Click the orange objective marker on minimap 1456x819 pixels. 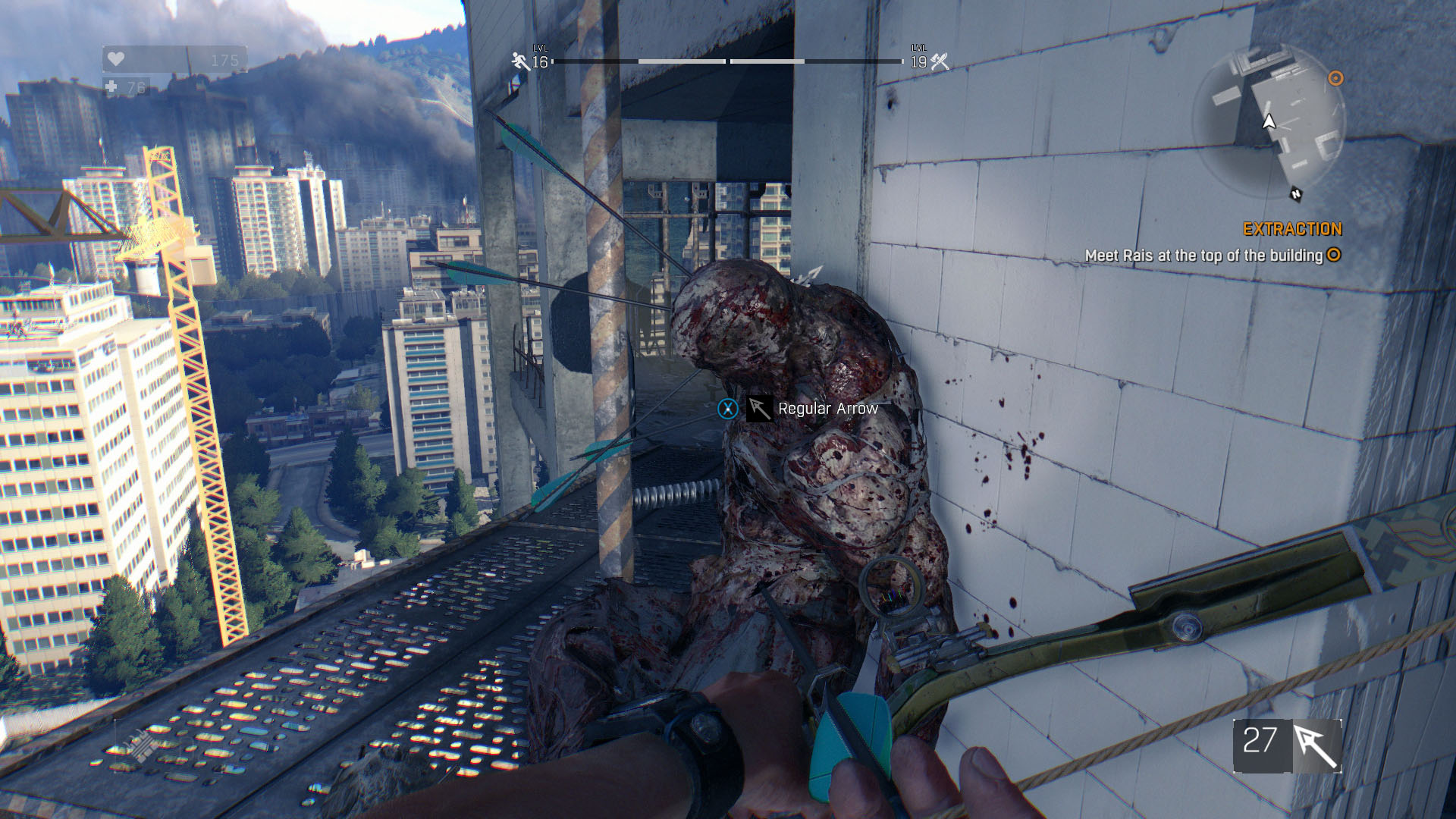[1336, 78]
